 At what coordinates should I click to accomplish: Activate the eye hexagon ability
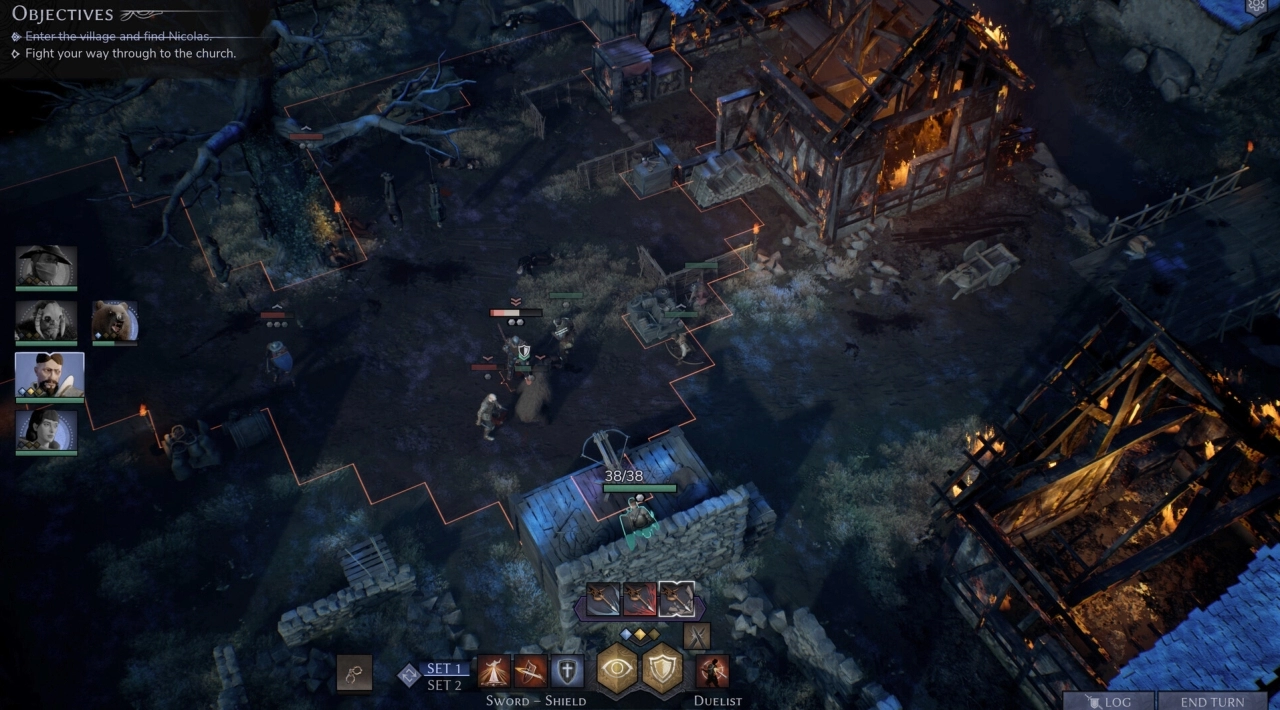618,669
